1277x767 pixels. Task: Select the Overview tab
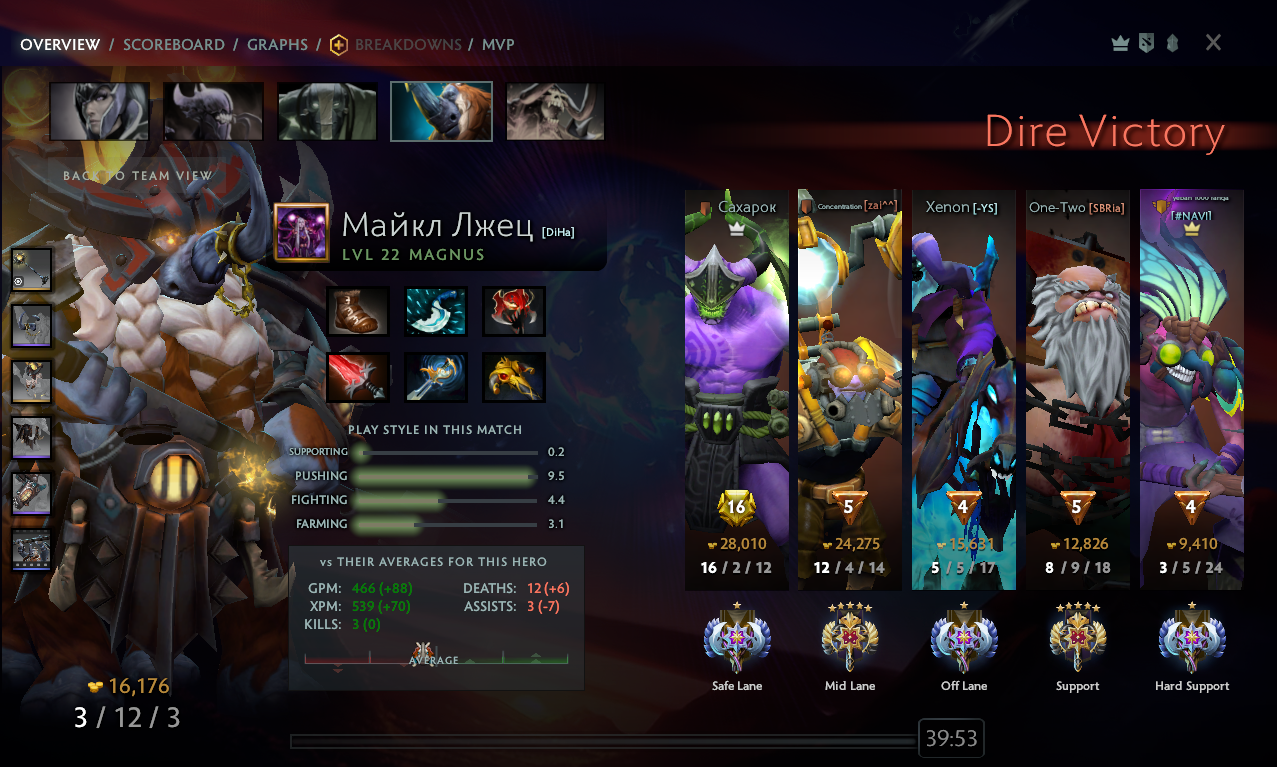60,44
